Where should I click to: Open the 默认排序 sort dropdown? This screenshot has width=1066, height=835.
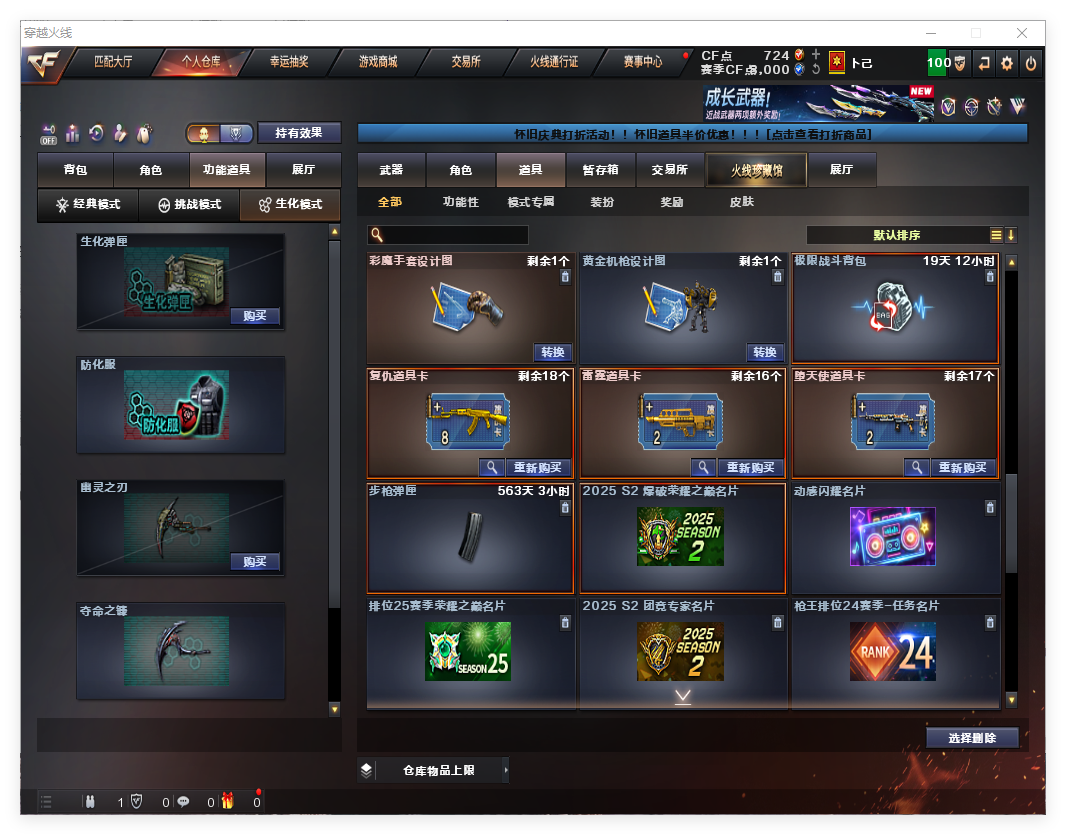tap(897, 235)
